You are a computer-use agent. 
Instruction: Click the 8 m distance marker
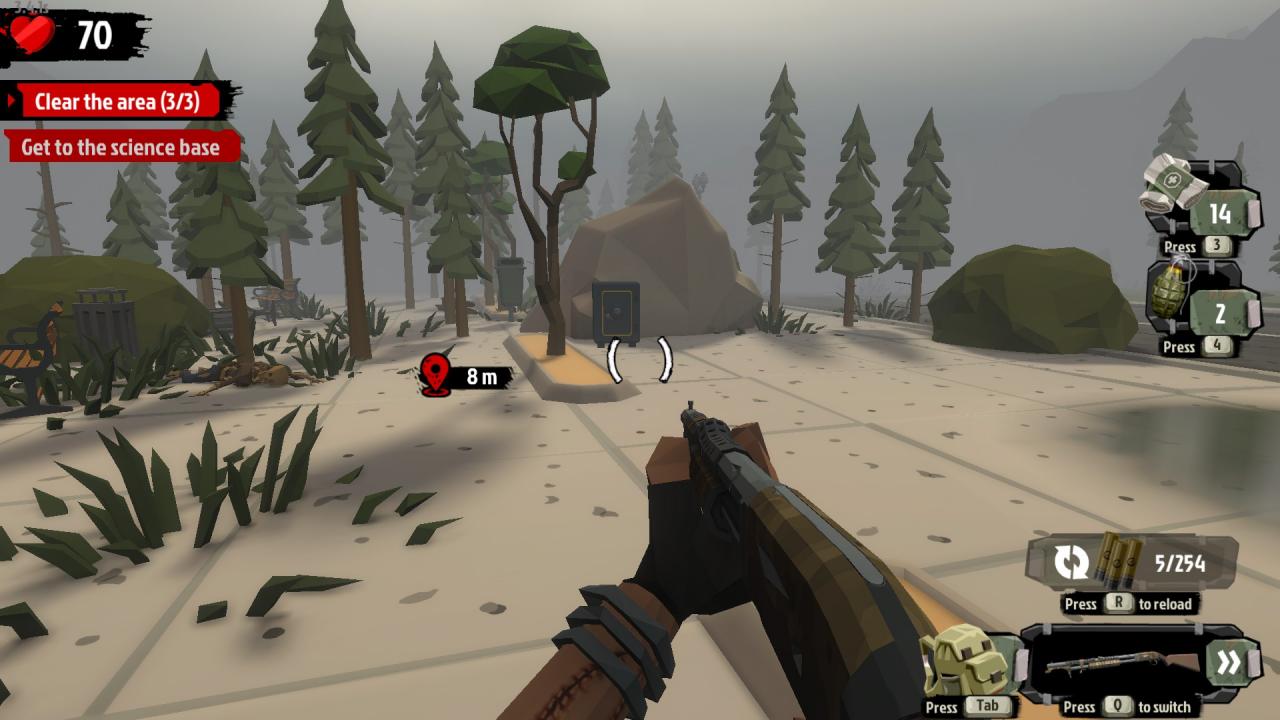(x=480, y=377)
